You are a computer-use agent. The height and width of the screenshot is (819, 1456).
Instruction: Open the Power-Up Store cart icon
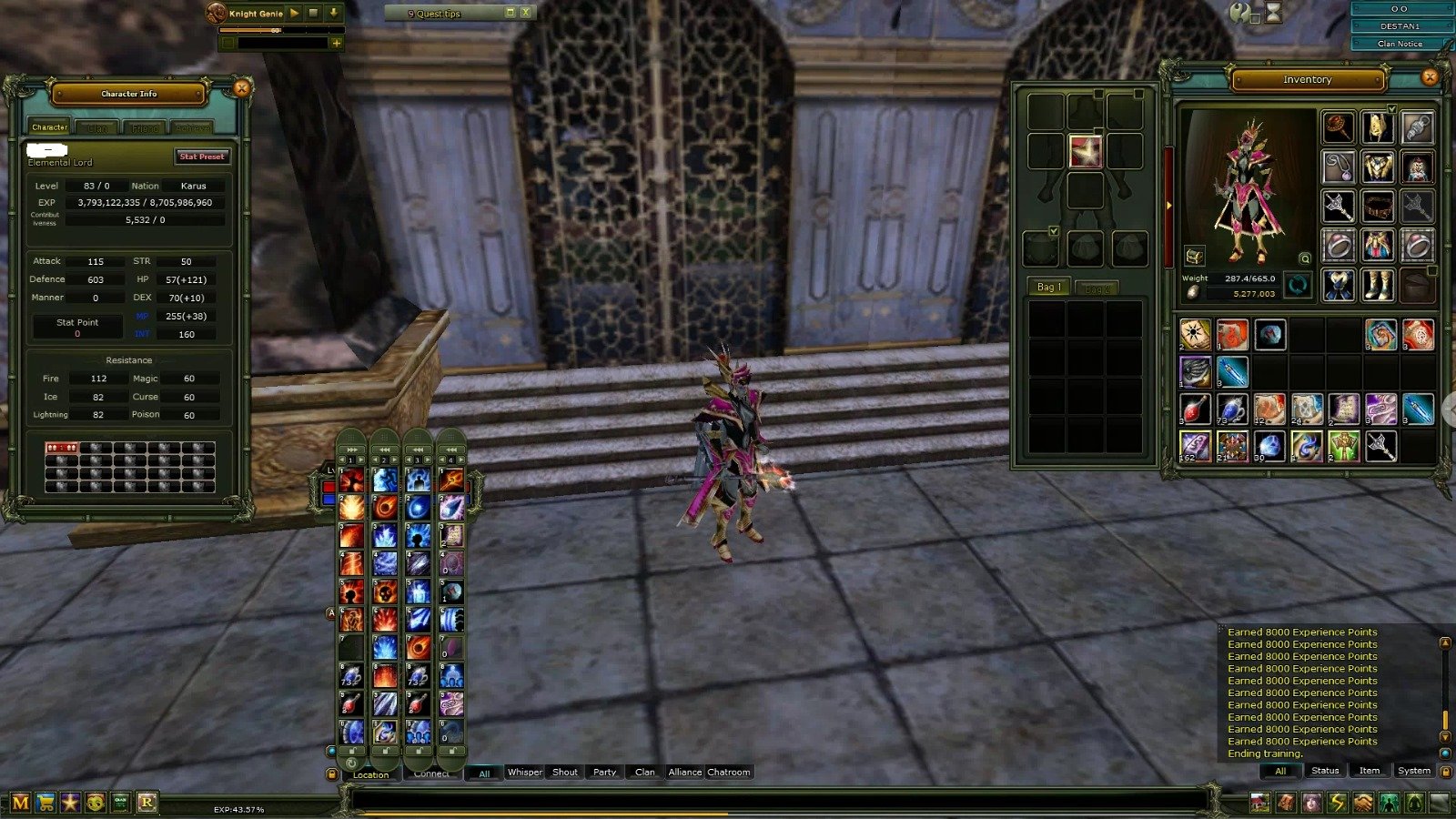pyautogui.click(x=45, y=802)
